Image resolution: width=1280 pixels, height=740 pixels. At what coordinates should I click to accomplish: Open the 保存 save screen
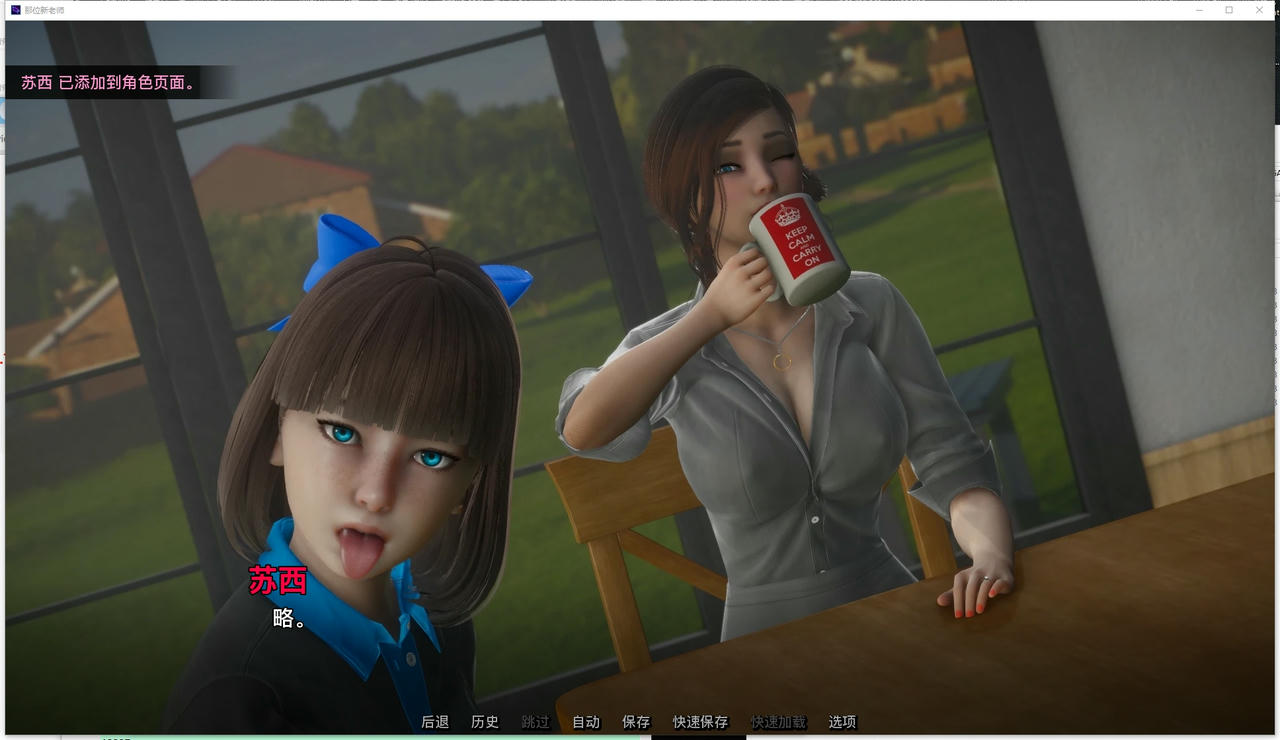coord(635,721)
